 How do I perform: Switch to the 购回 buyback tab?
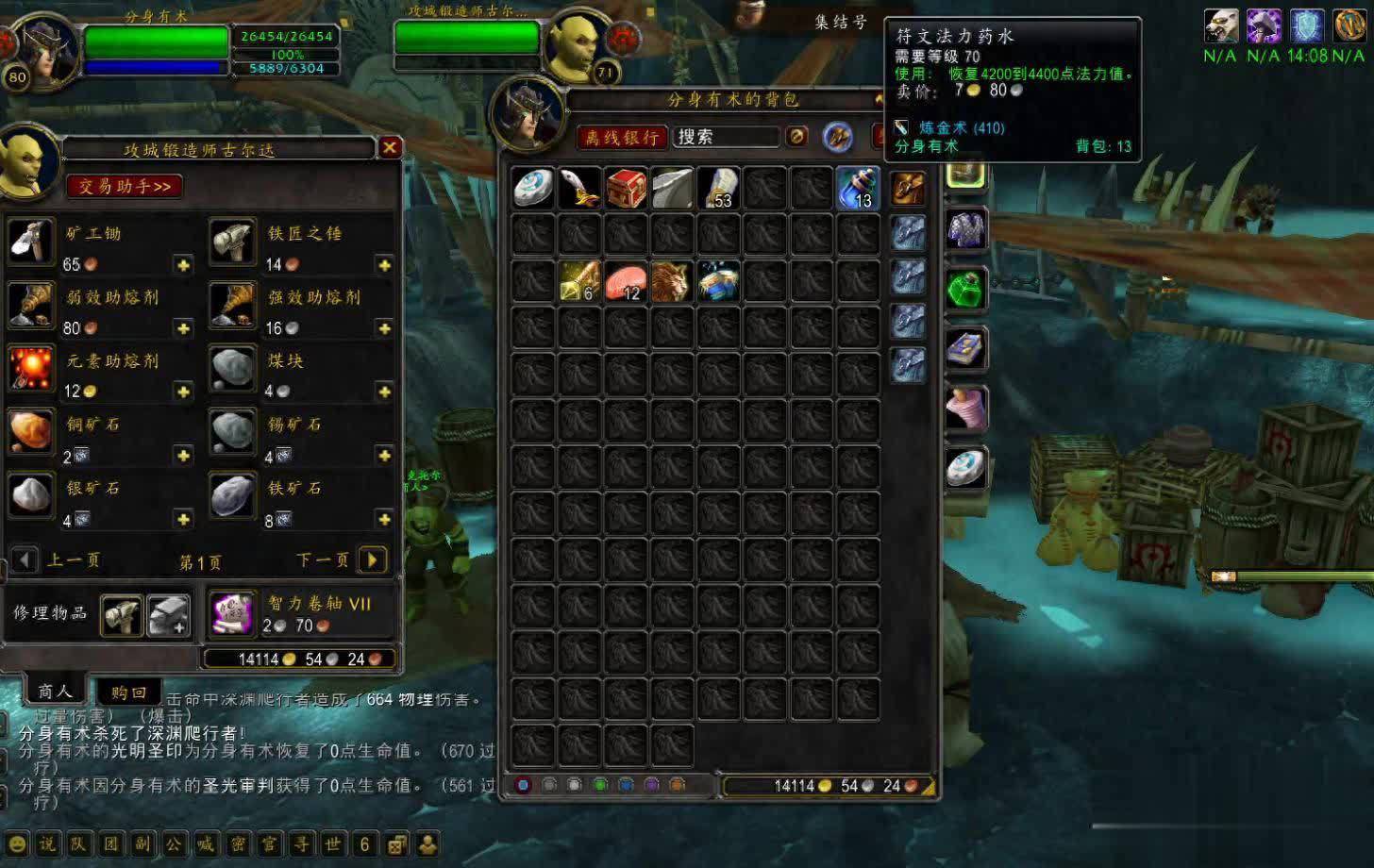tap(128, 693)
